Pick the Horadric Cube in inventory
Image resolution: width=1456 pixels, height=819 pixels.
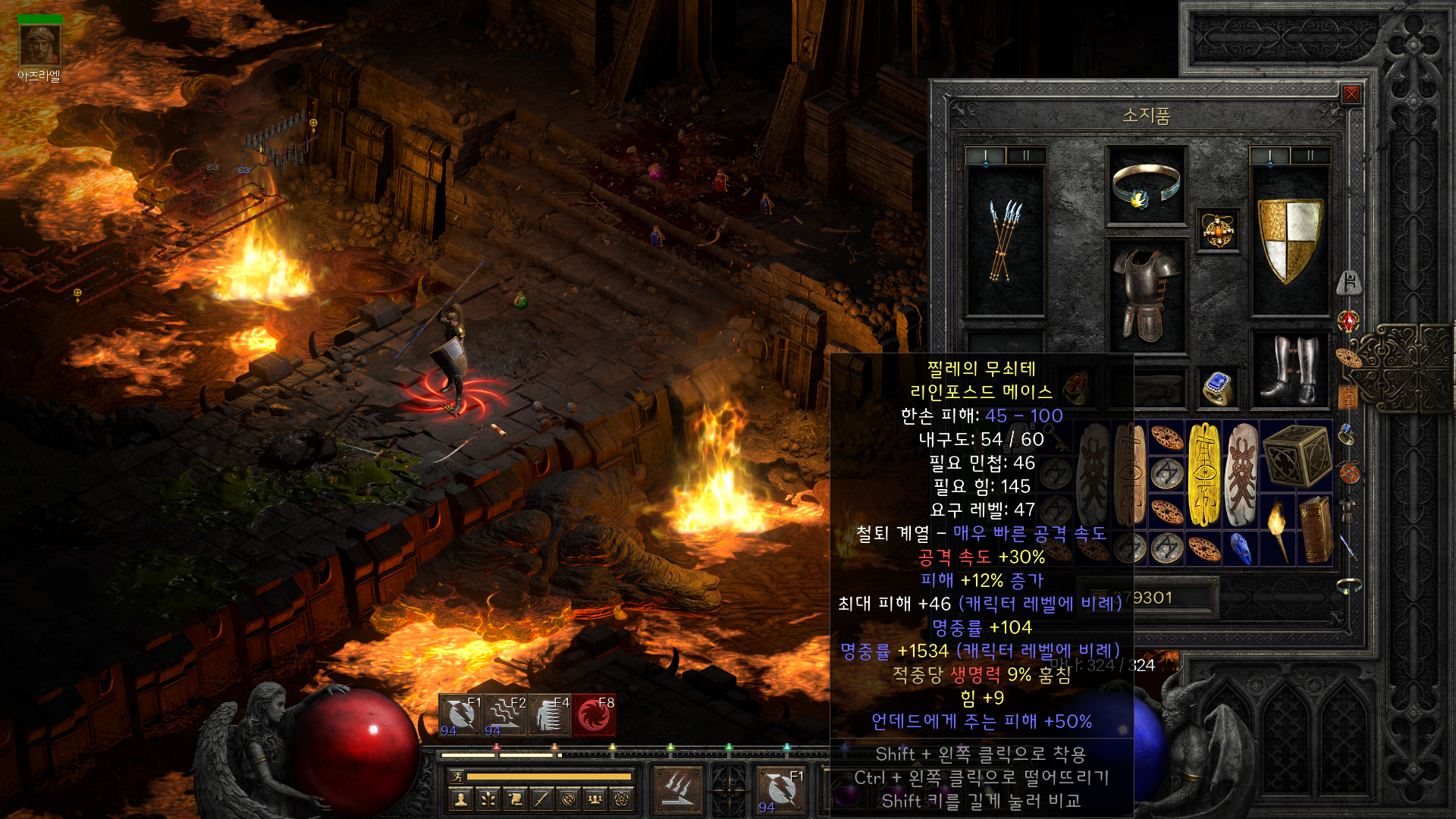[x=1296, y=456]
